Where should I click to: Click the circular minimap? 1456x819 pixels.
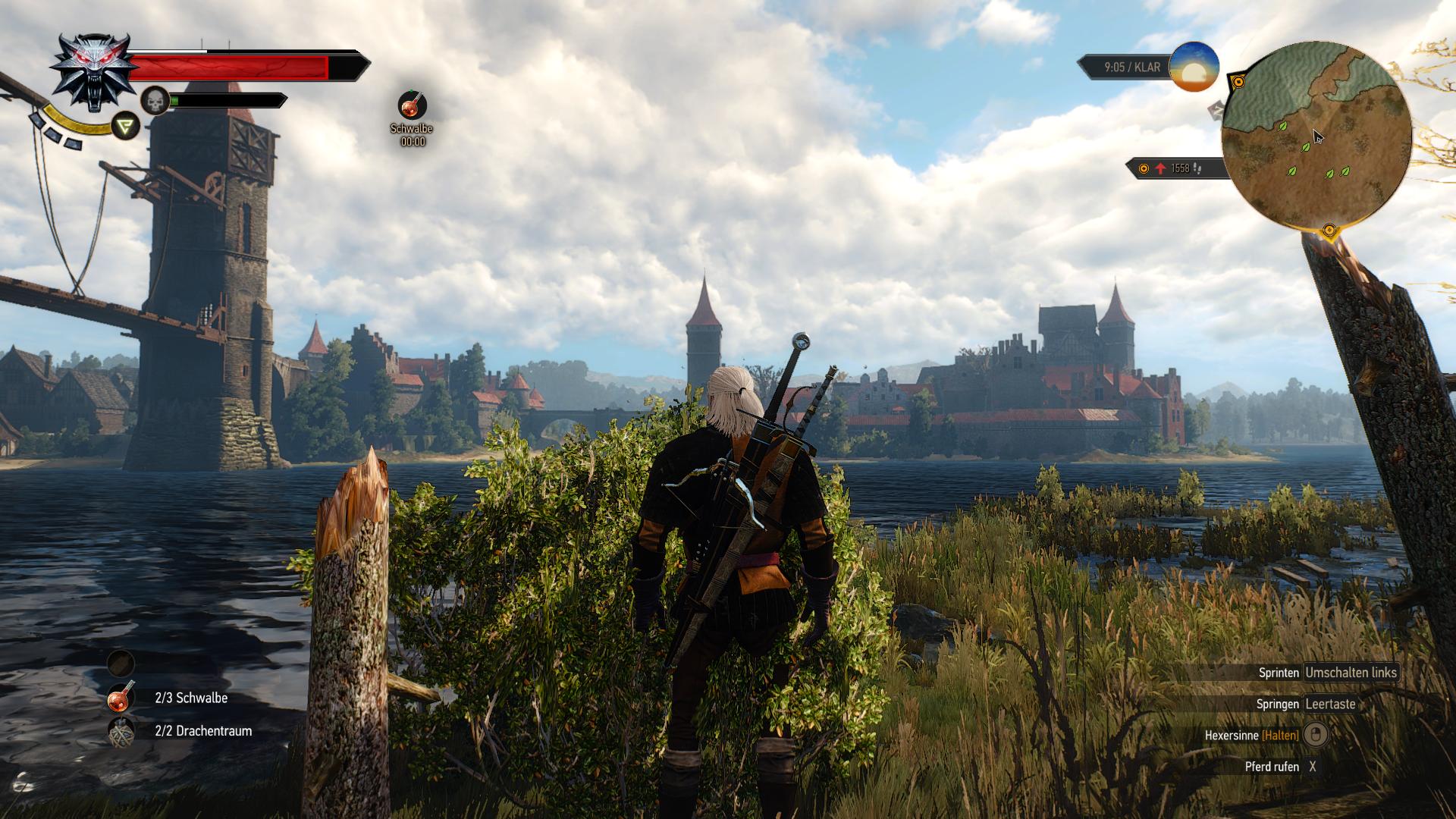(x=1316, y=136)
